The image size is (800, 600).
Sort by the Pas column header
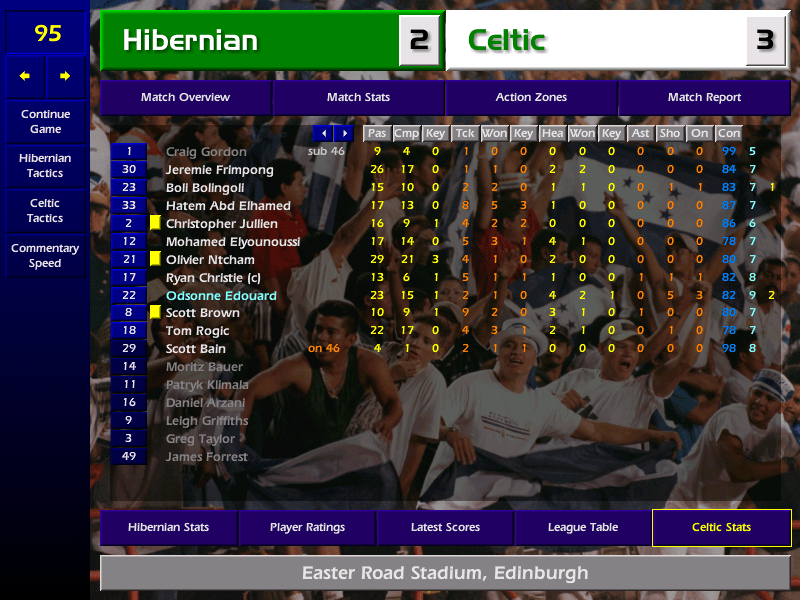377,133
